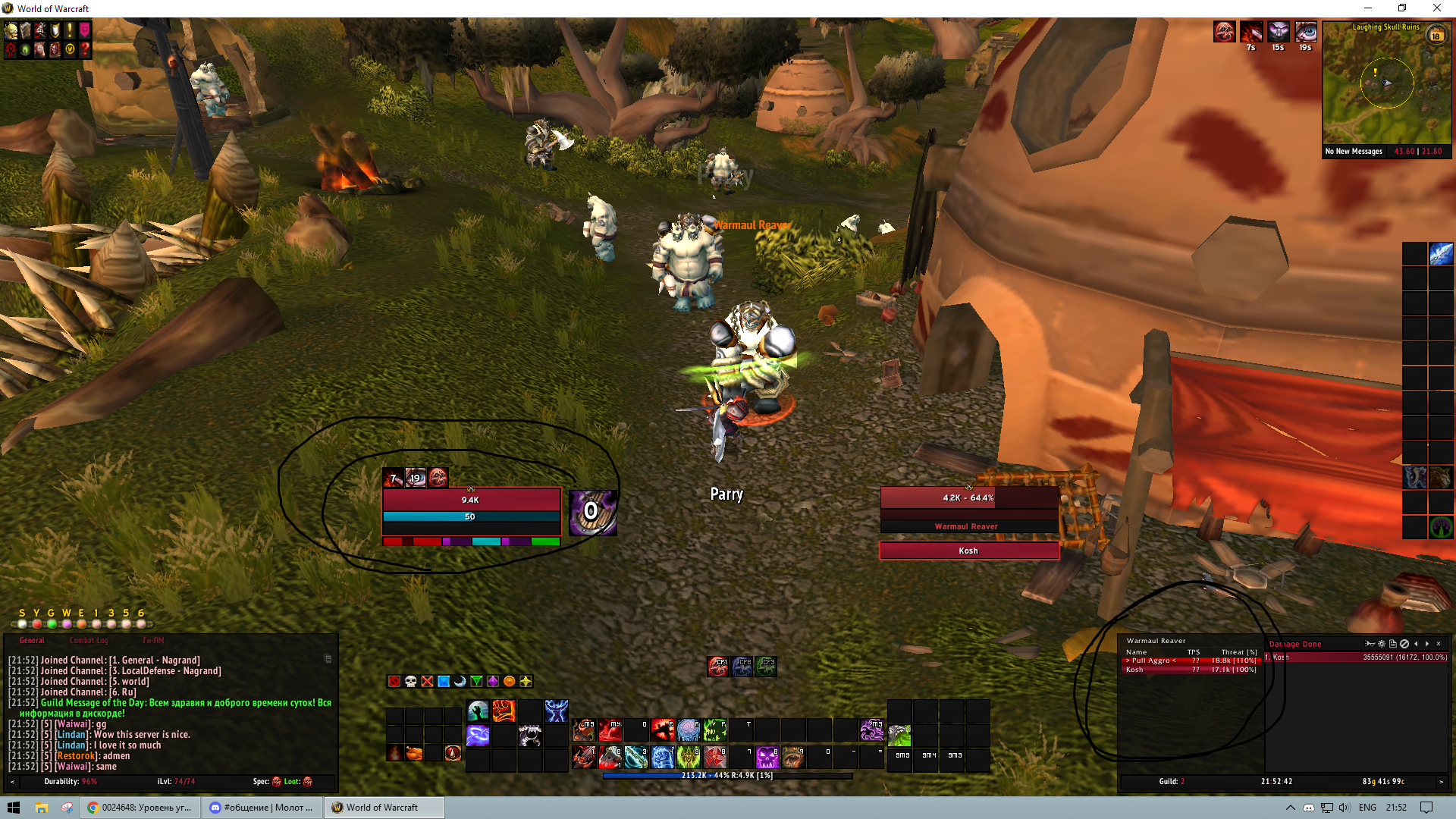The image size is (1456, 819).
Task: Activate the purple skull ability on key 8
Action: click(x=767, y=757)
